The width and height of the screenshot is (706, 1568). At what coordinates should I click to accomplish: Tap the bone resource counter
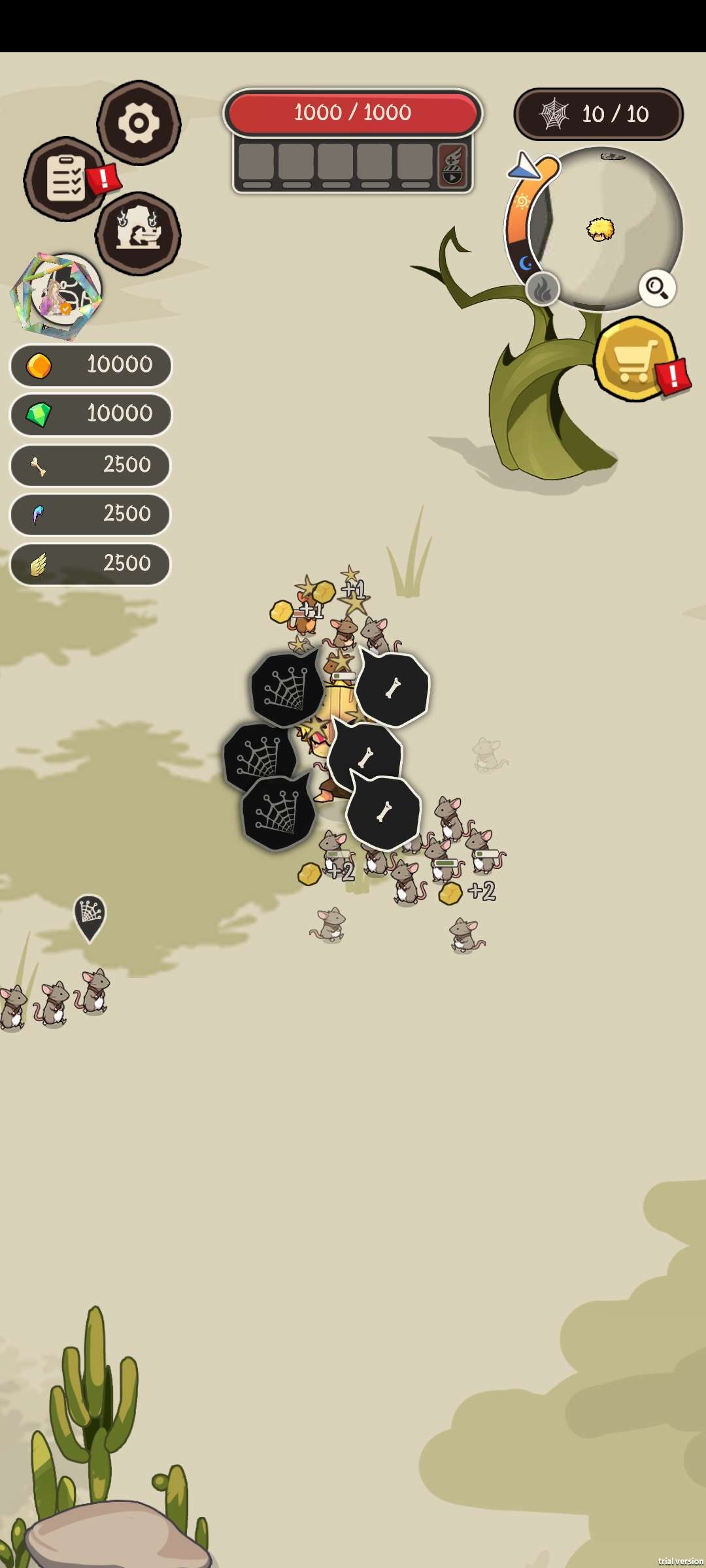point(90,465)
